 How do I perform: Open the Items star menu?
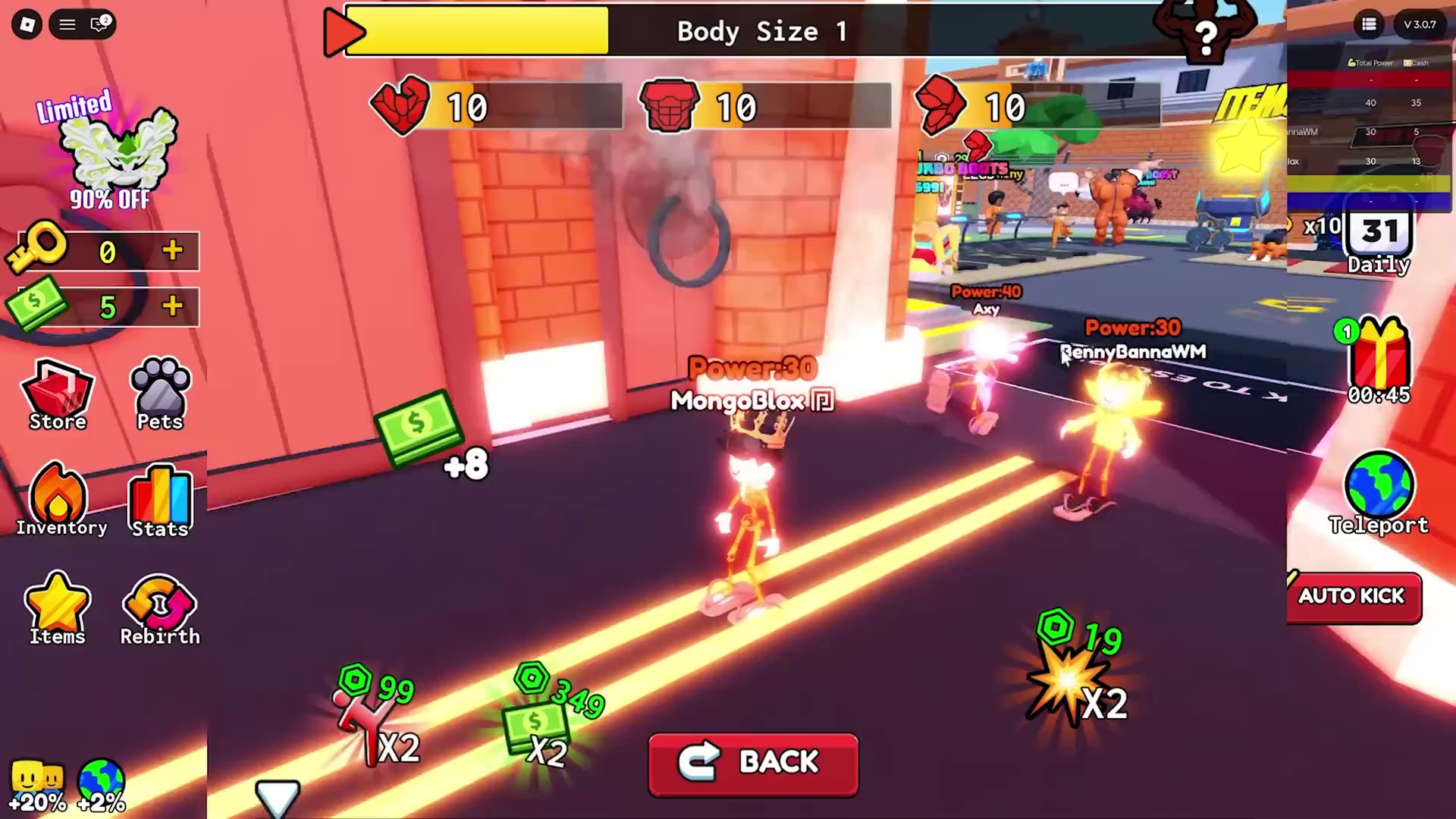pos(58,608)
